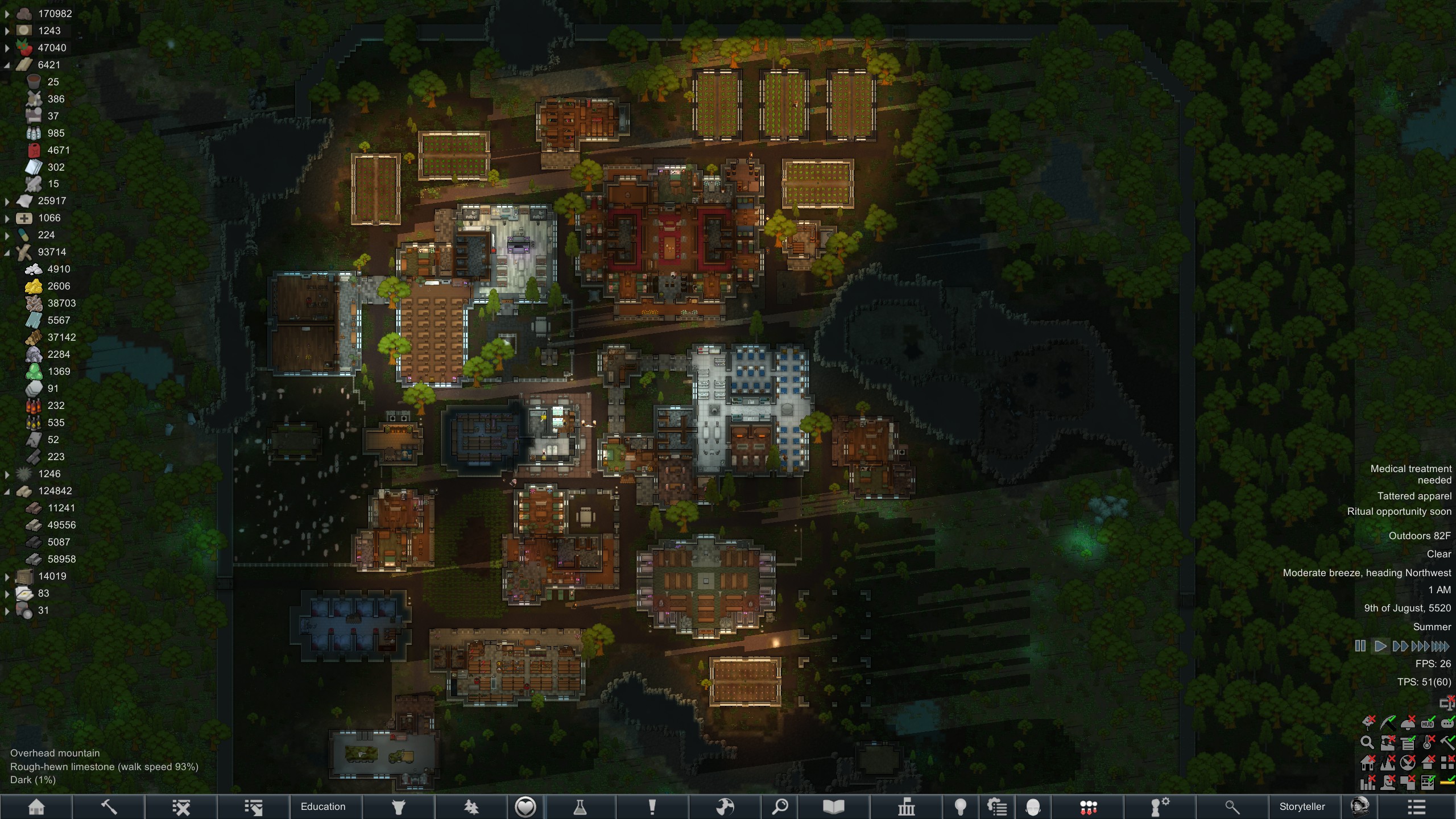Click the 'Medical treatment needed' alert

click(x=1410, y=474)
